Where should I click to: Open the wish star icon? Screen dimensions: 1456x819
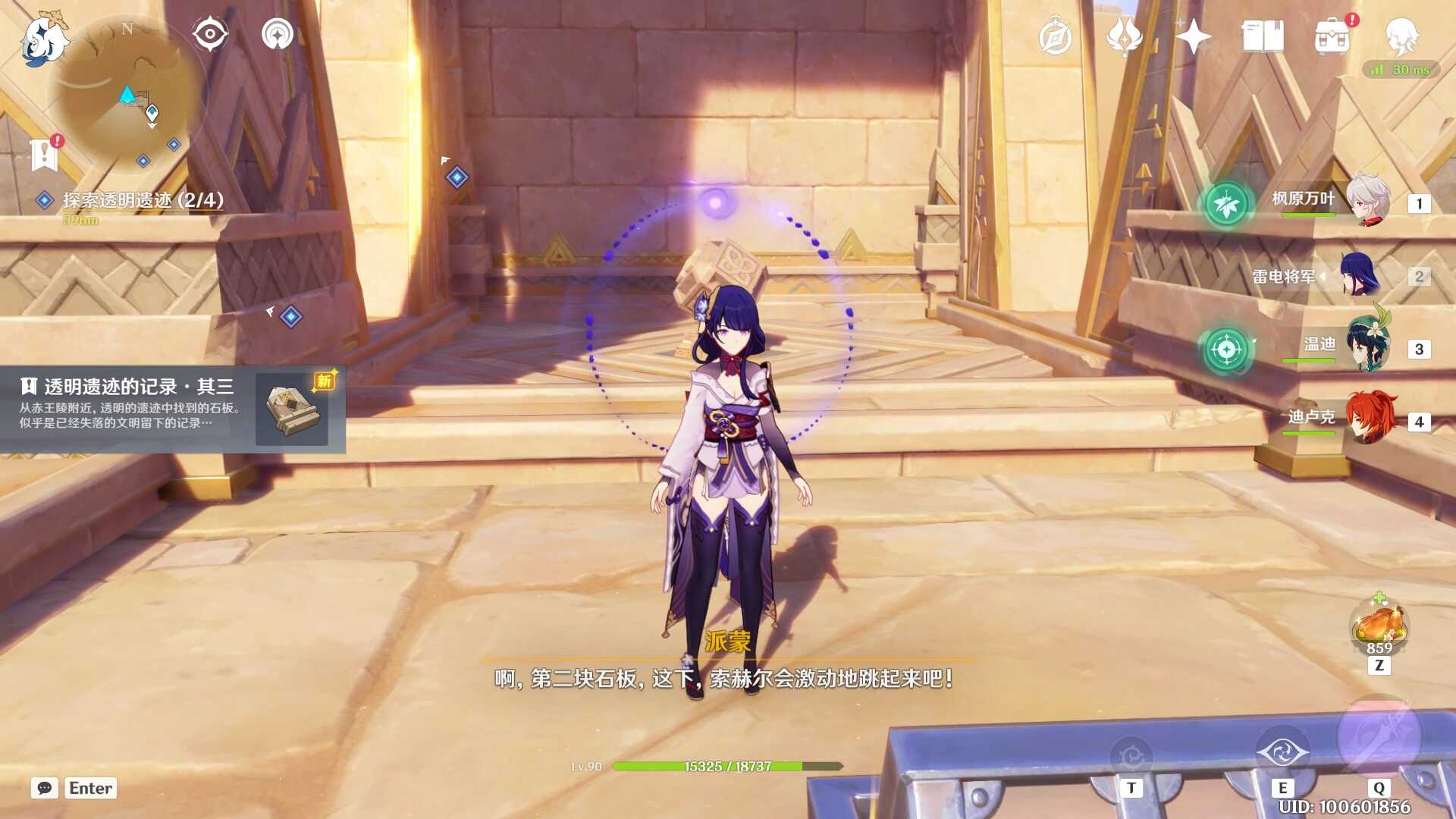(1193, 36)
